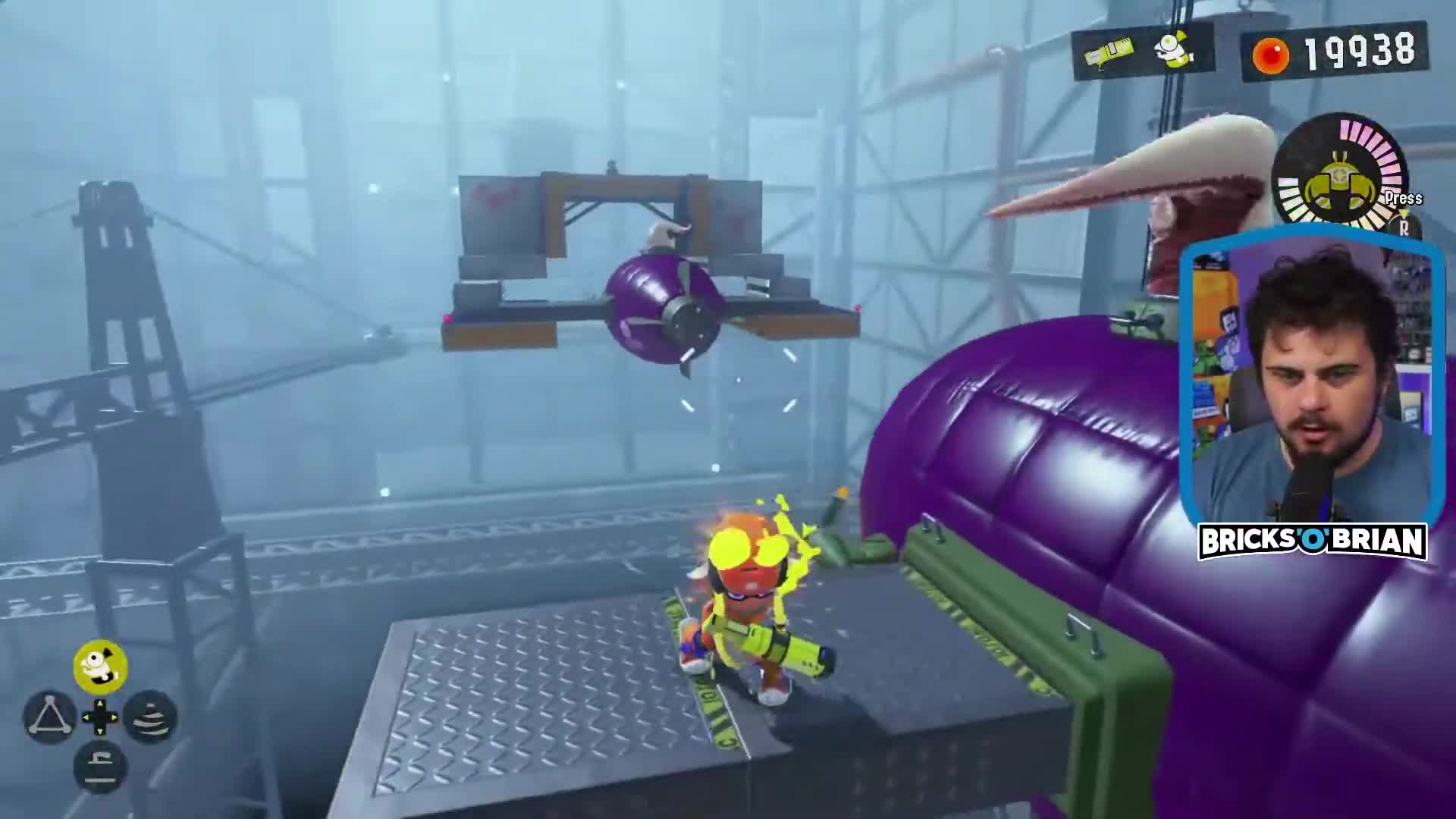
Task: Expand the R button prompt near the gauge
Action: click(1404, 230)
